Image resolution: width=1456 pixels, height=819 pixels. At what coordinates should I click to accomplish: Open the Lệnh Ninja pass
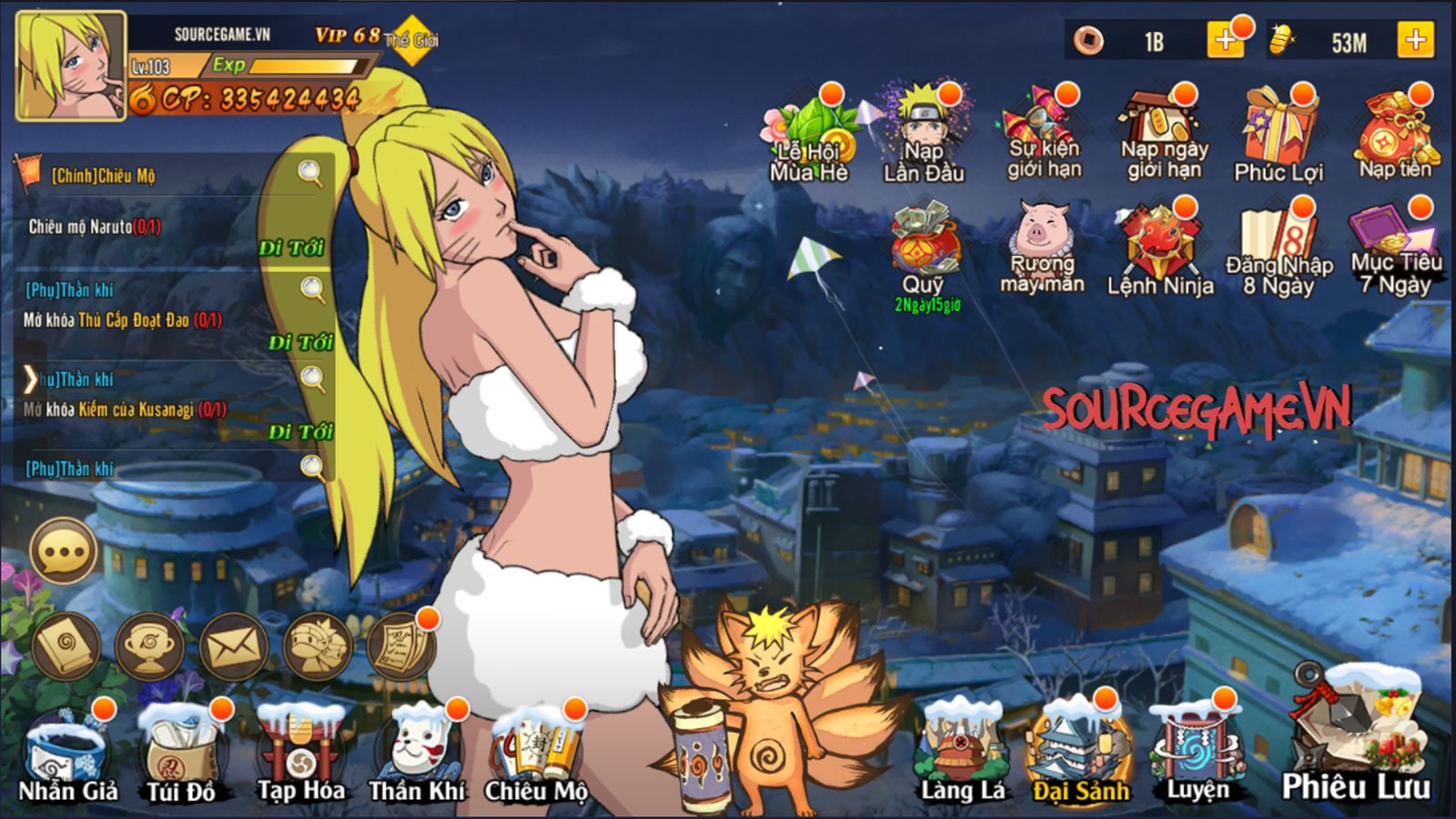1159,250
